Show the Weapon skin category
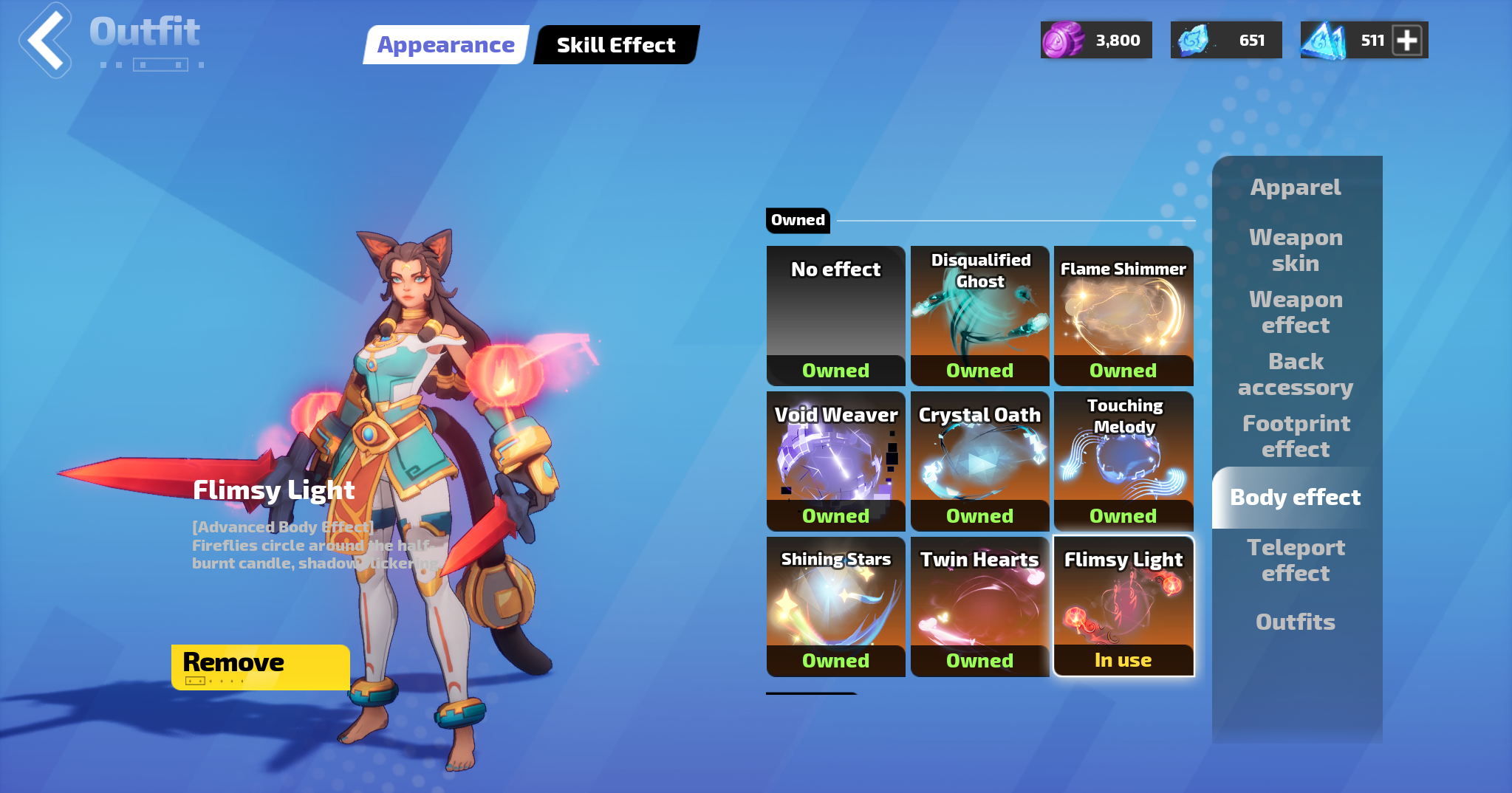 (x=1296, y=250)
